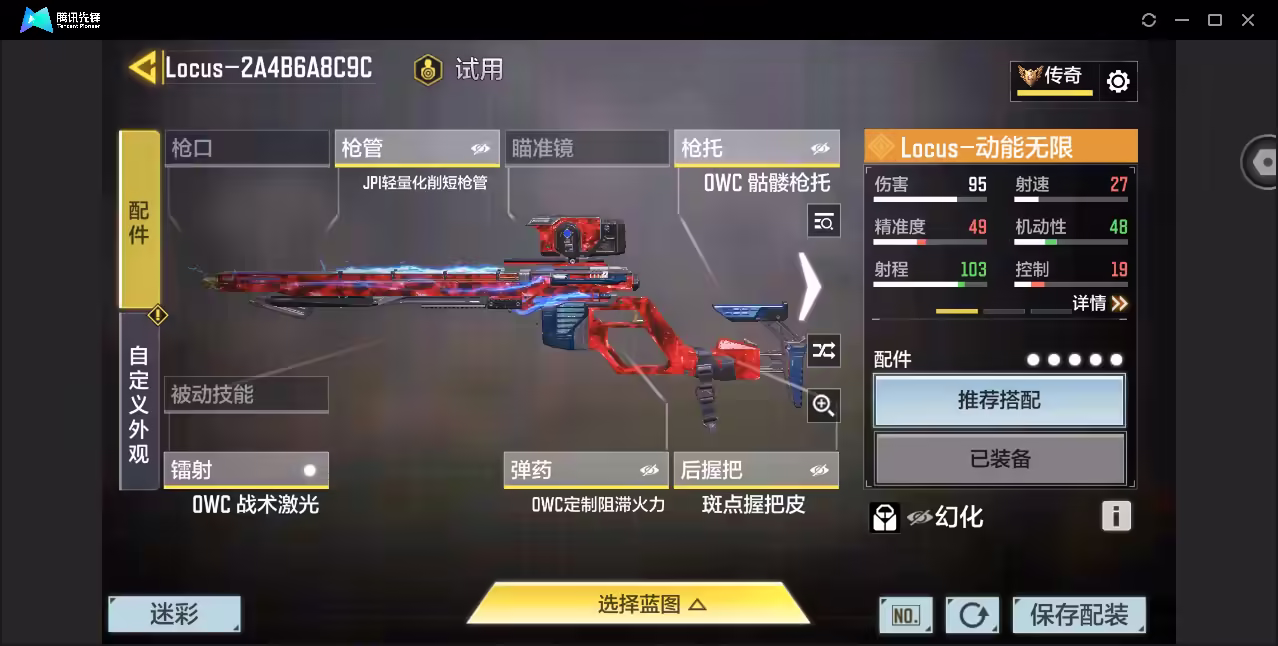Select the 枪管 barrel slot
The image size is (1278, 646).
coord(416,148)
